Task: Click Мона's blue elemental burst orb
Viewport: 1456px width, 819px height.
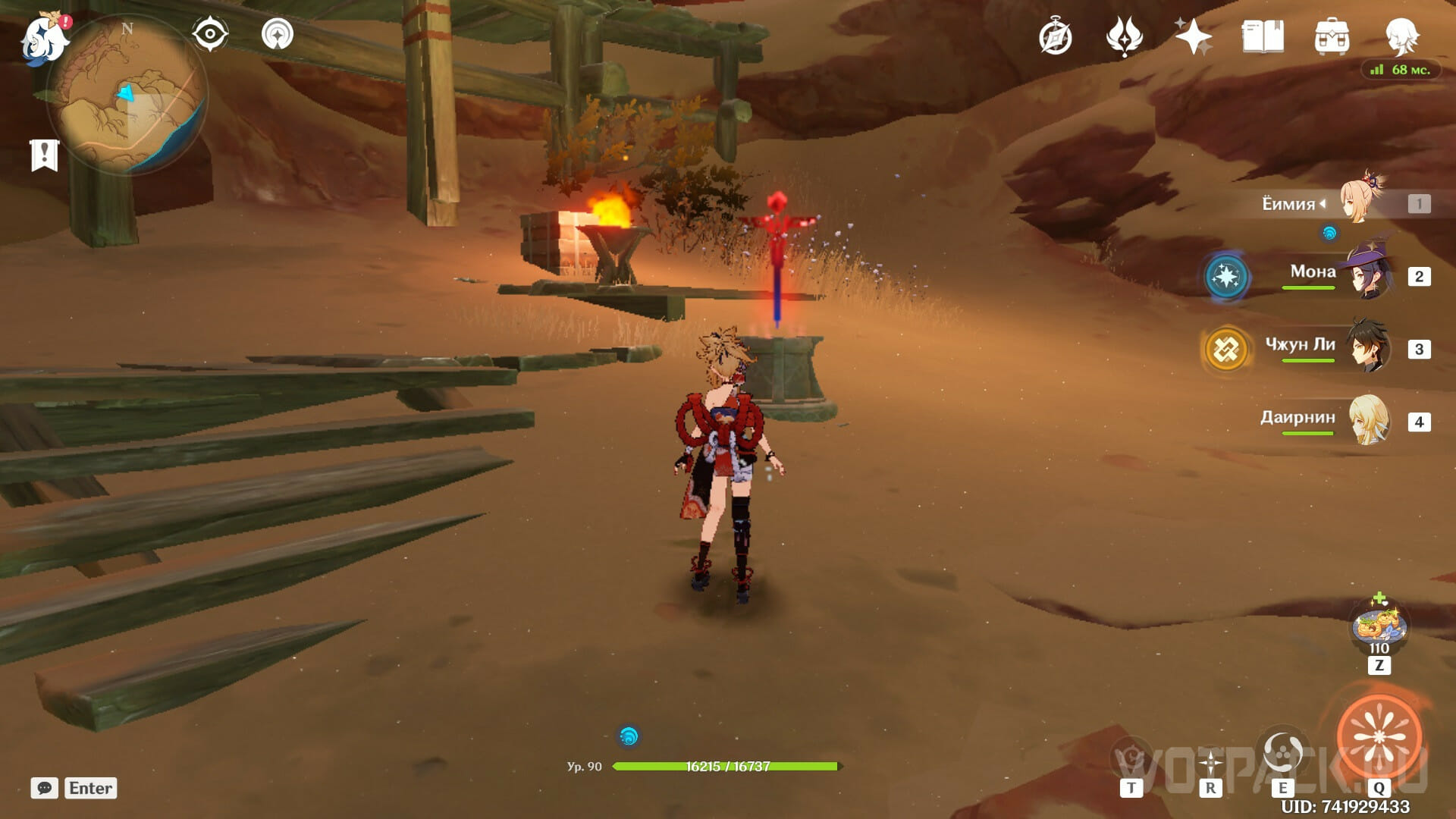Action: pyautogui.click(x=1225, y=276)
